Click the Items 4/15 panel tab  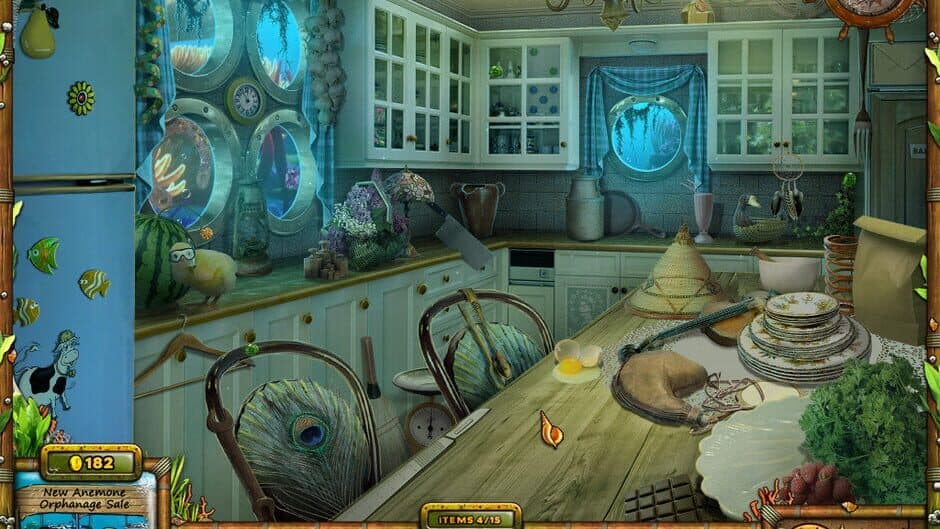(469, 517)
